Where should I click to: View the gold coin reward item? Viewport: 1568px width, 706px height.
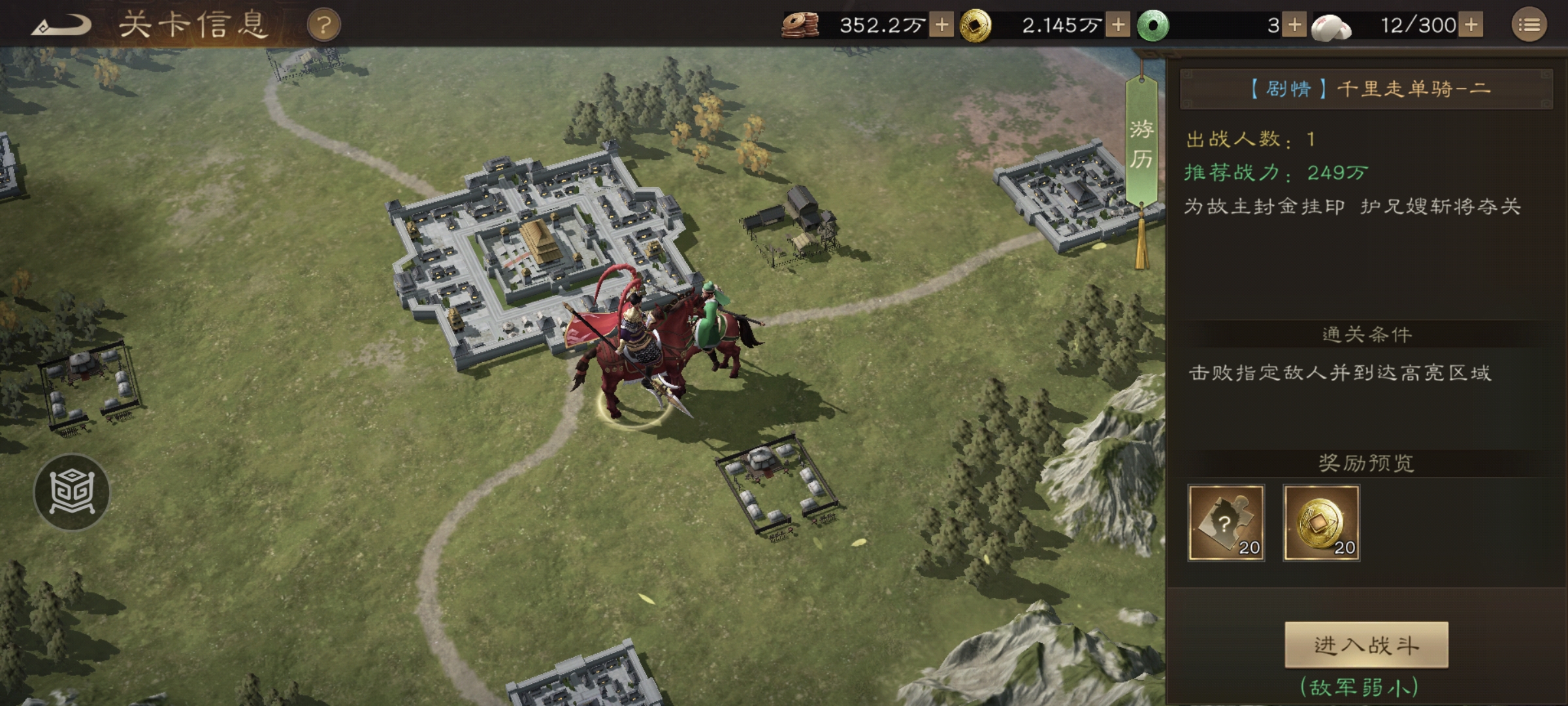(1321, 523)
